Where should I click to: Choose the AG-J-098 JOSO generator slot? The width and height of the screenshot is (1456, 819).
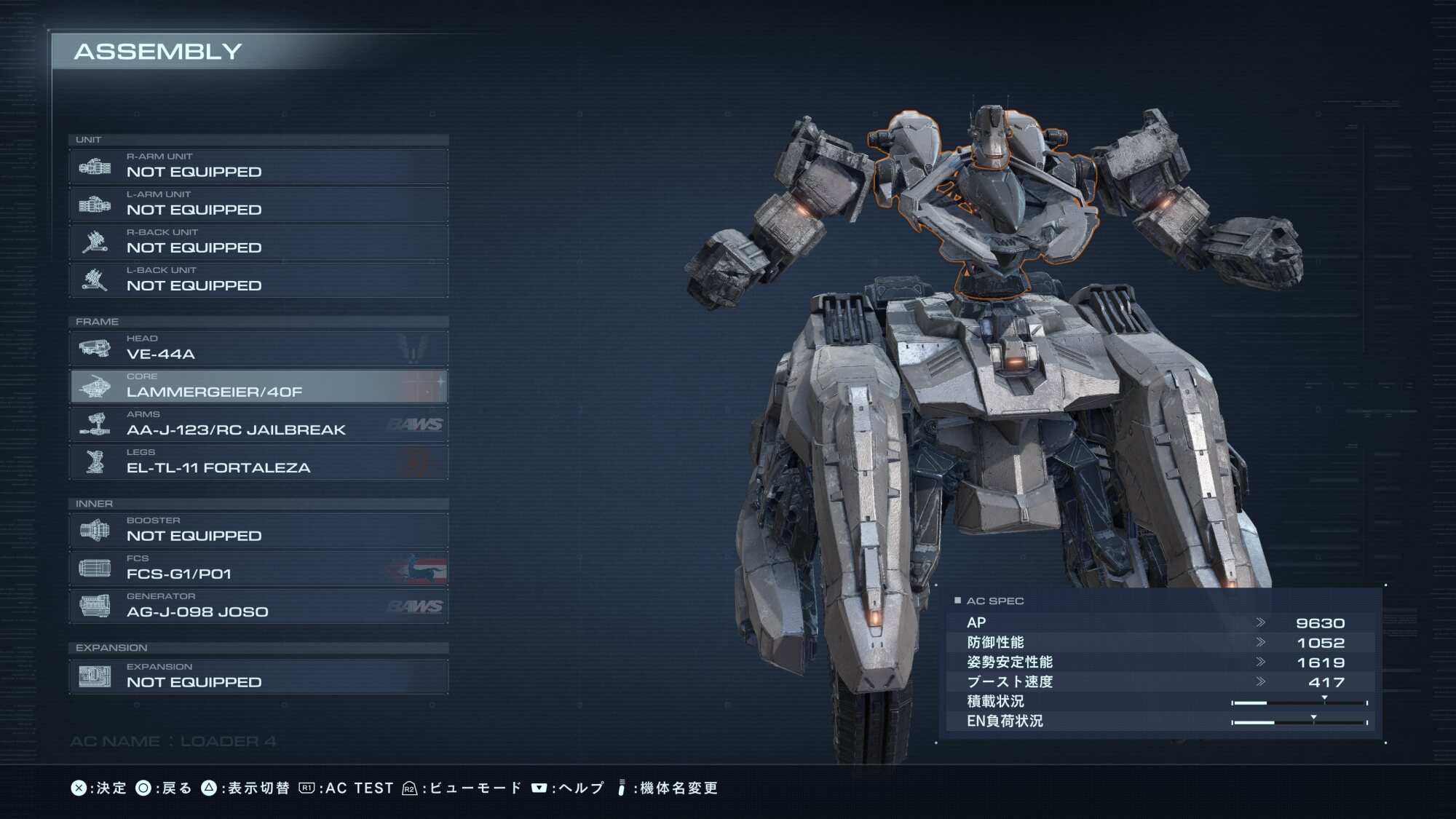pos(258,606)
